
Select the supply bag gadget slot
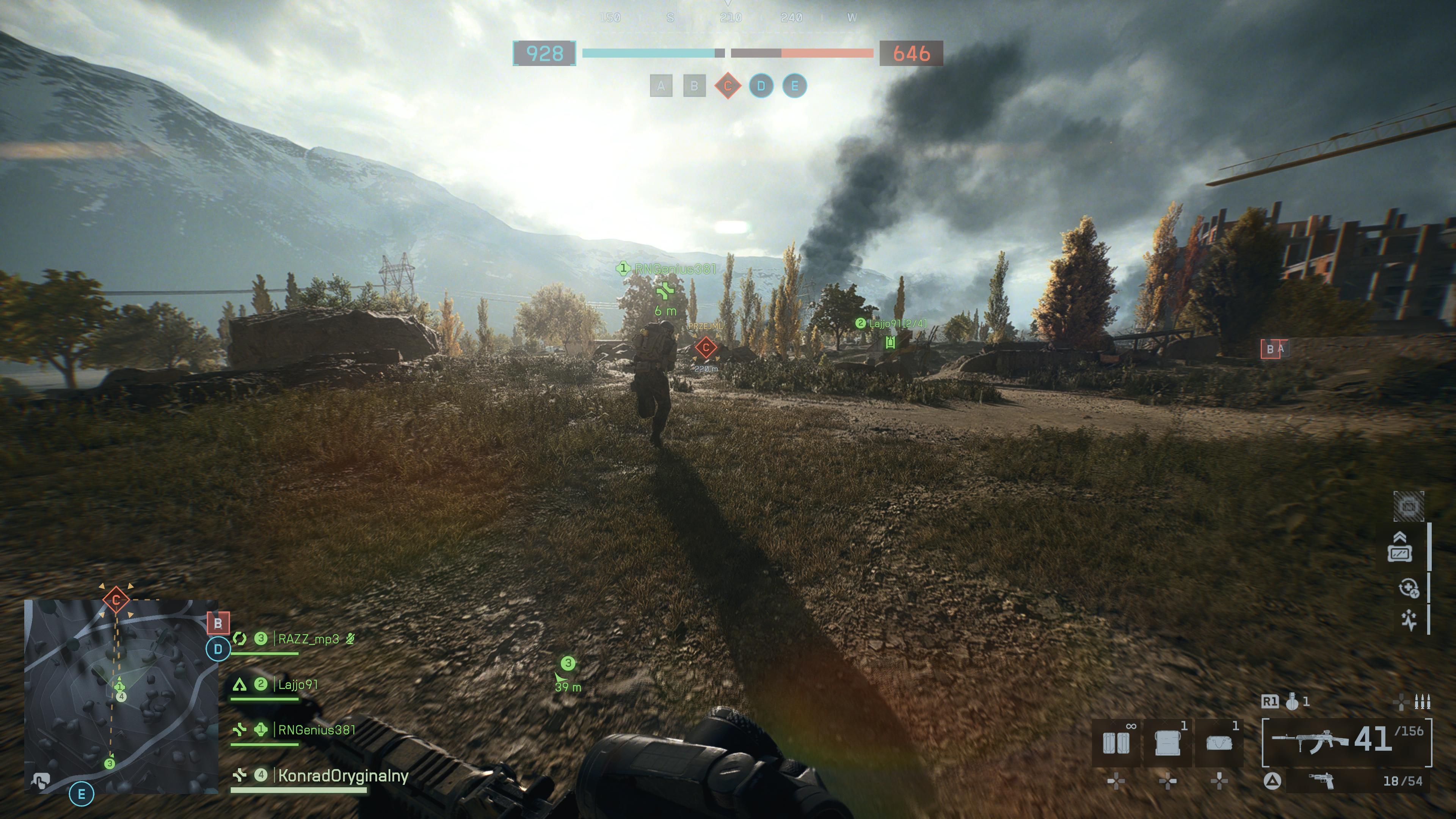1219,743
